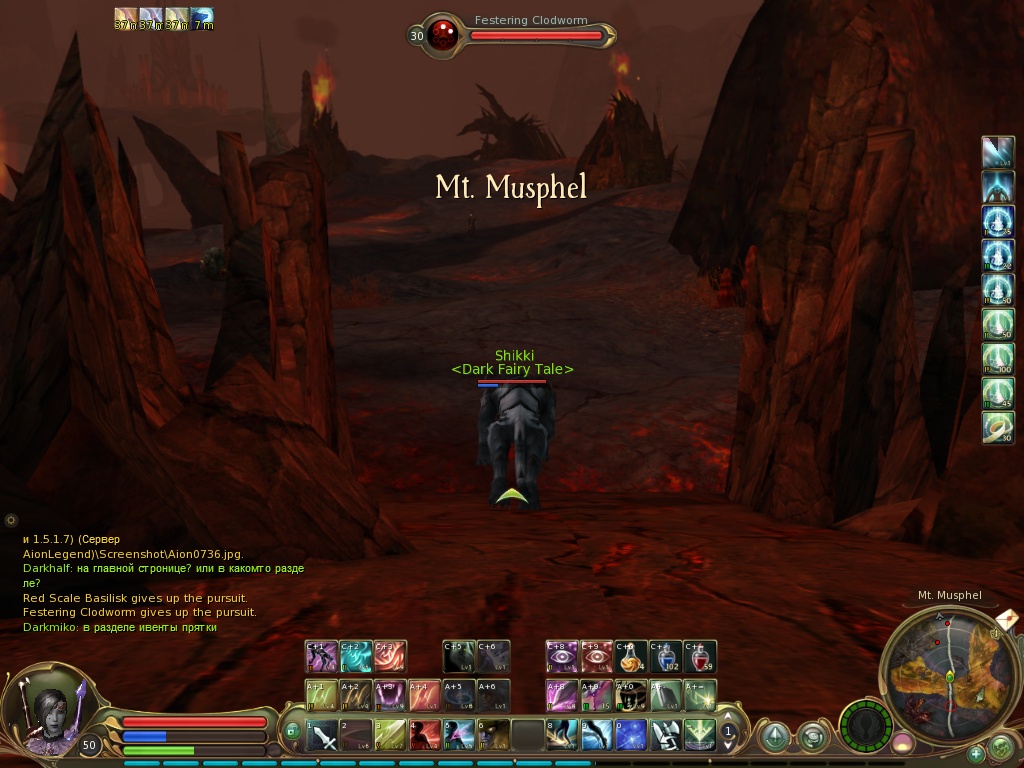1024x768 pixels.
Task: Use the orange skill bound to A+4
Action: (x=424, y=696)
